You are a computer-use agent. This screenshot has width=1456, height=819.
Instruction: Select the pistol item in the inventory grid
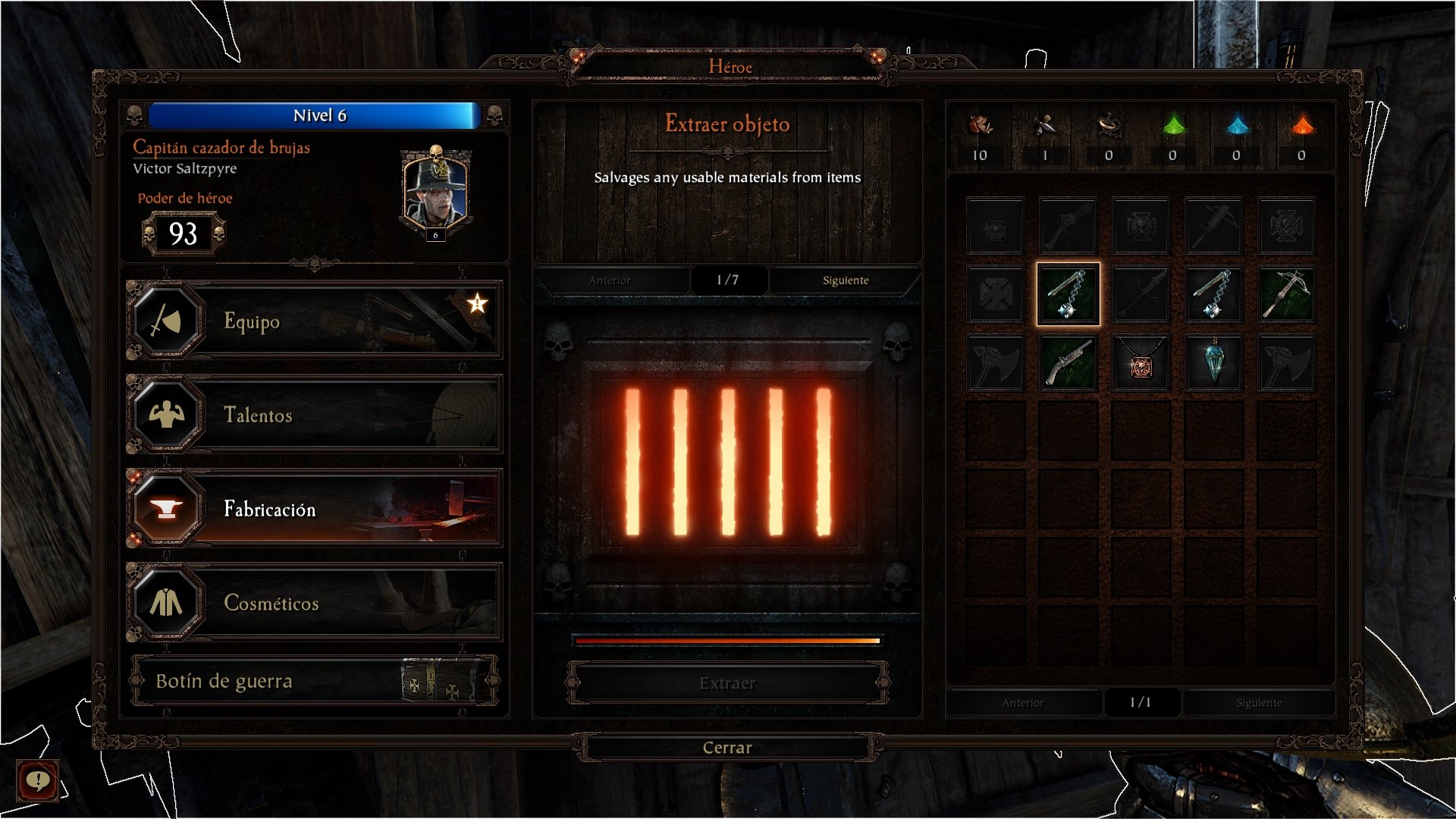(1067, 362)
